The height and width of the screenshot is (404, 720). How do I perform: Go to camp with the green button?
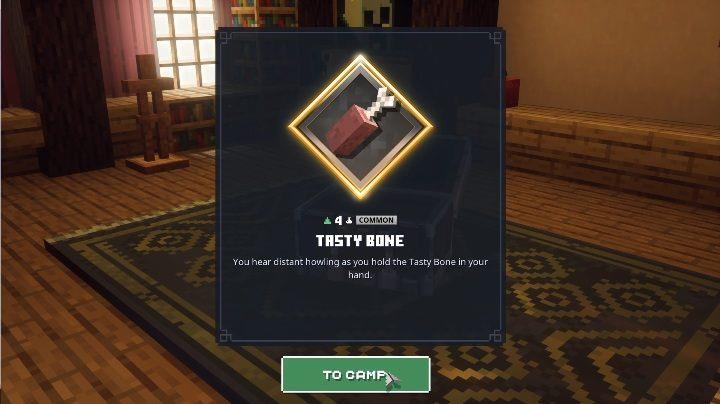click(x=355, y=375)
